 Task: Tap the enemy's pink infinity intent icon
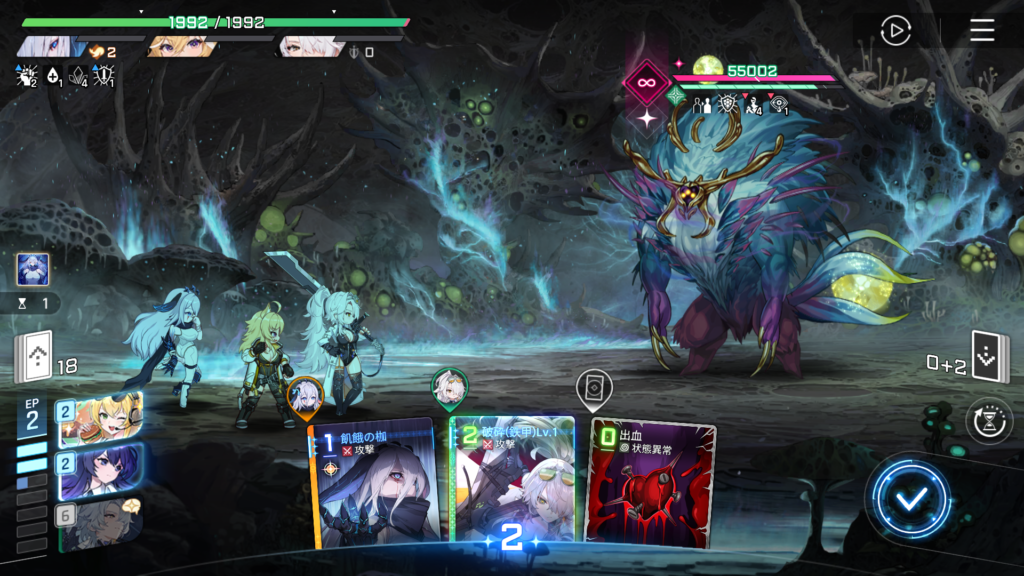(x=646, y=83)
